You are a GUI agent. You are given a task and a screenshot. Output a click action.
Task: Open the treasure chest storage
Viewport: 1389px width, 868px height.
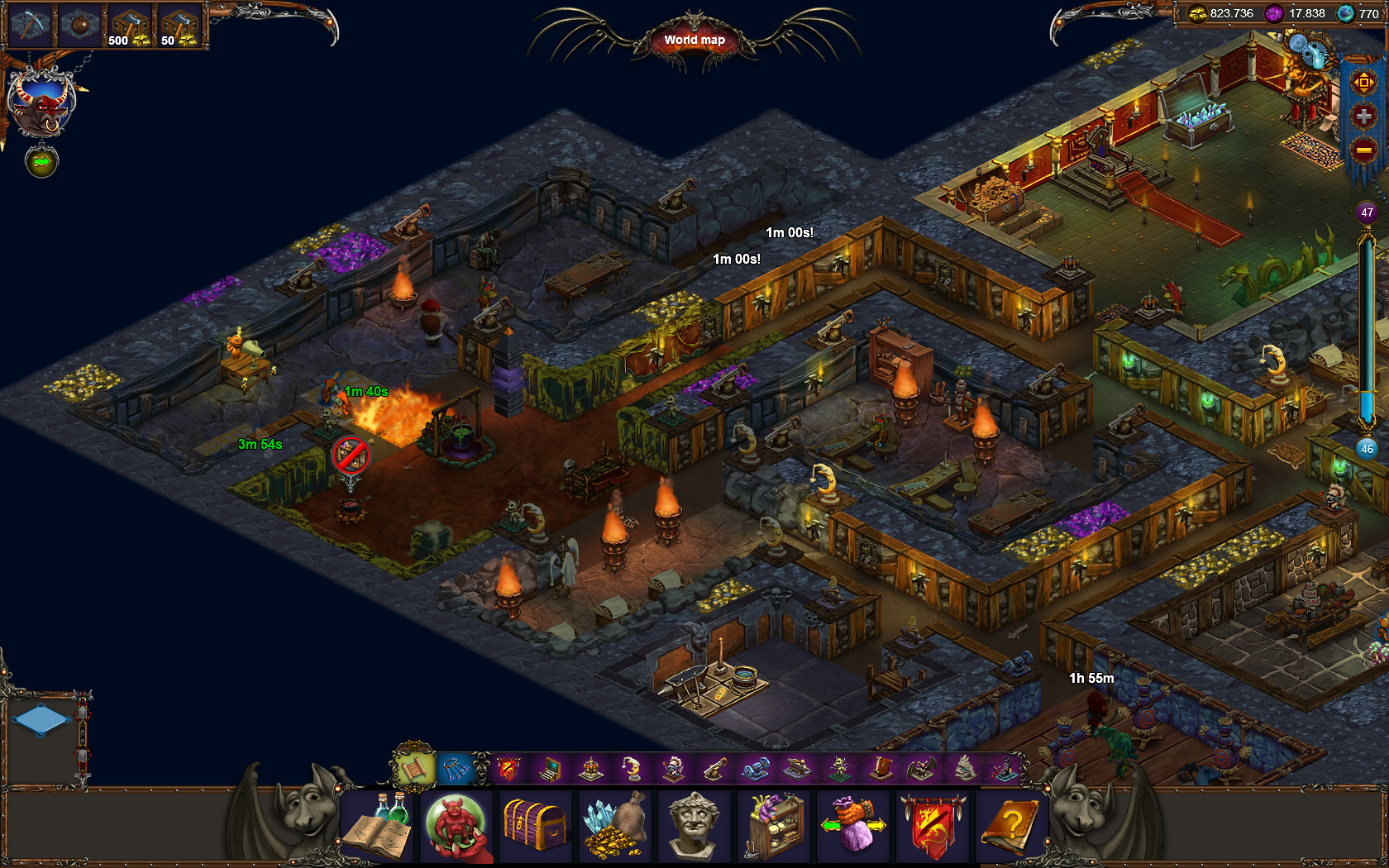click(x=536, y=827)
